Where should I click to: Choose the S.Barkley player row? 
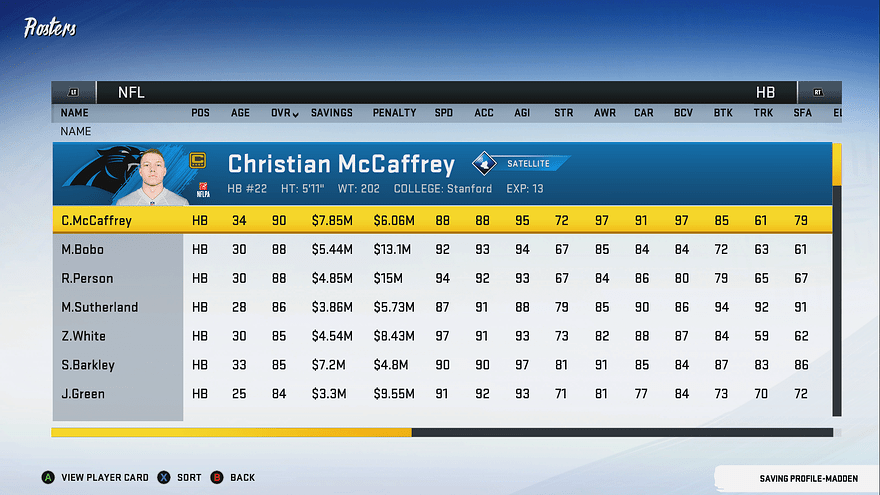440,365
